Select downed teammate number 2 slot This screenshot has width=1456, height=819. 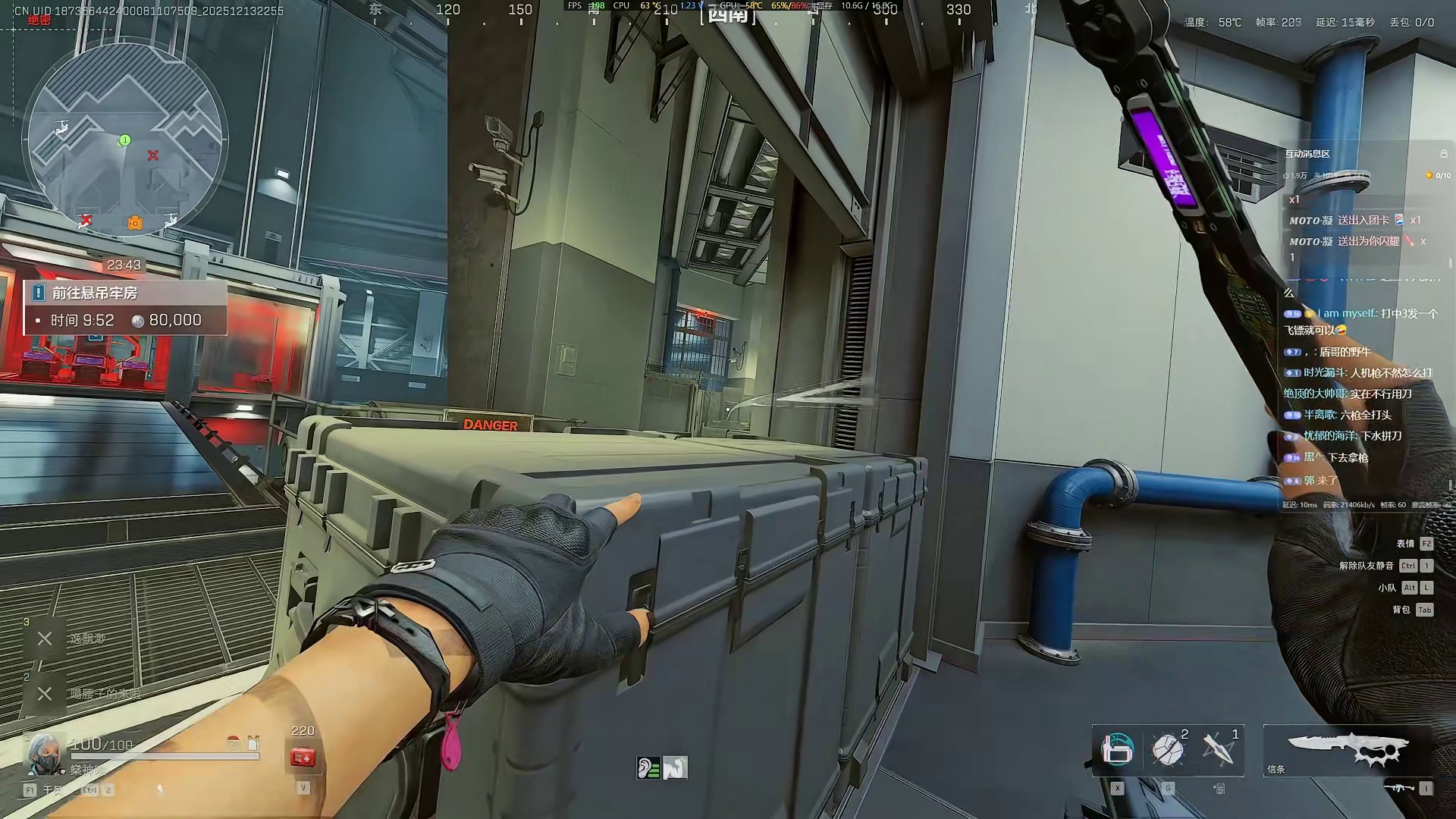45,693
